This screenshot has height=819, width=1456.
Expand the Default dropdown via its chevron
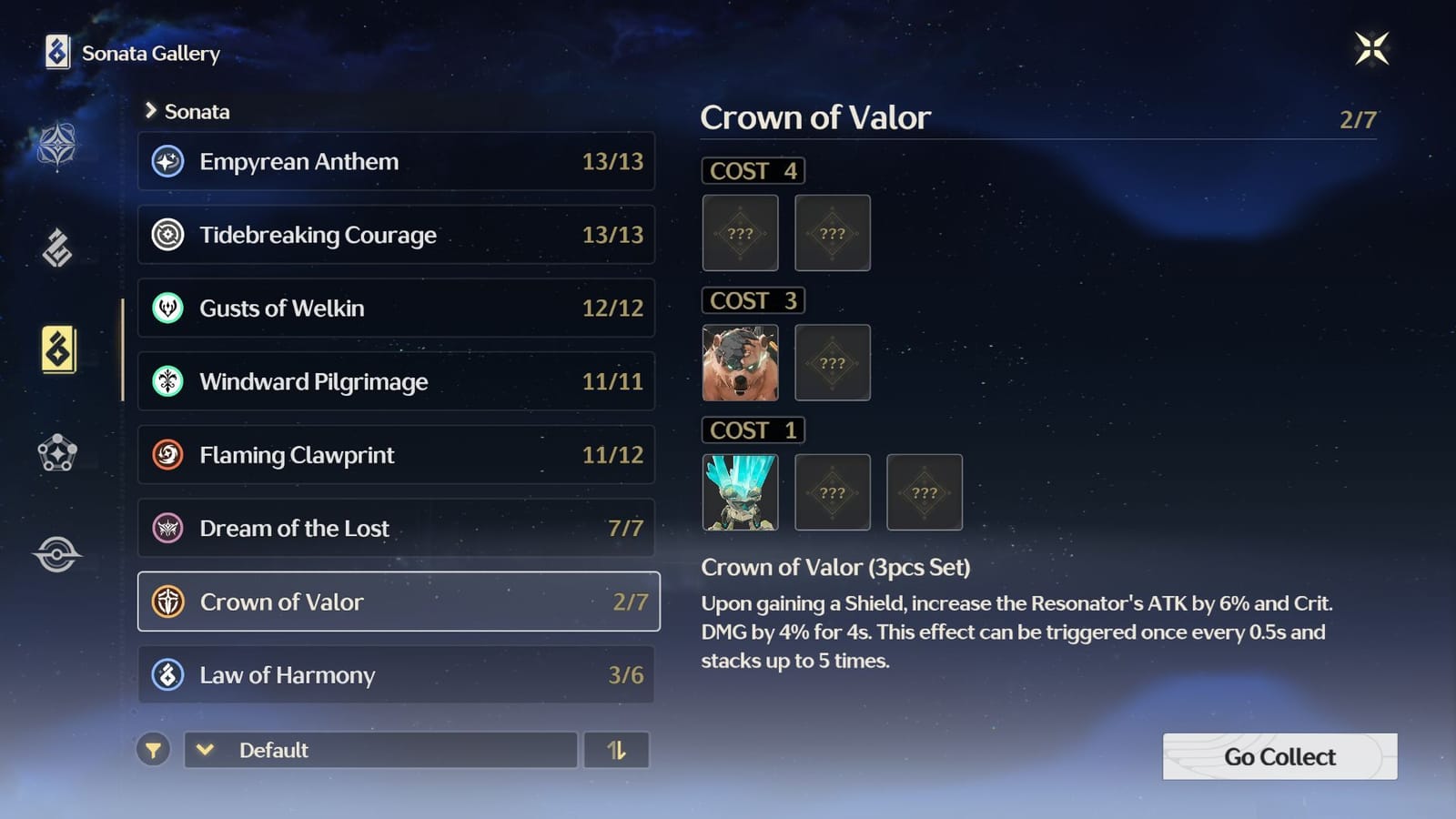tap(205, 751)
